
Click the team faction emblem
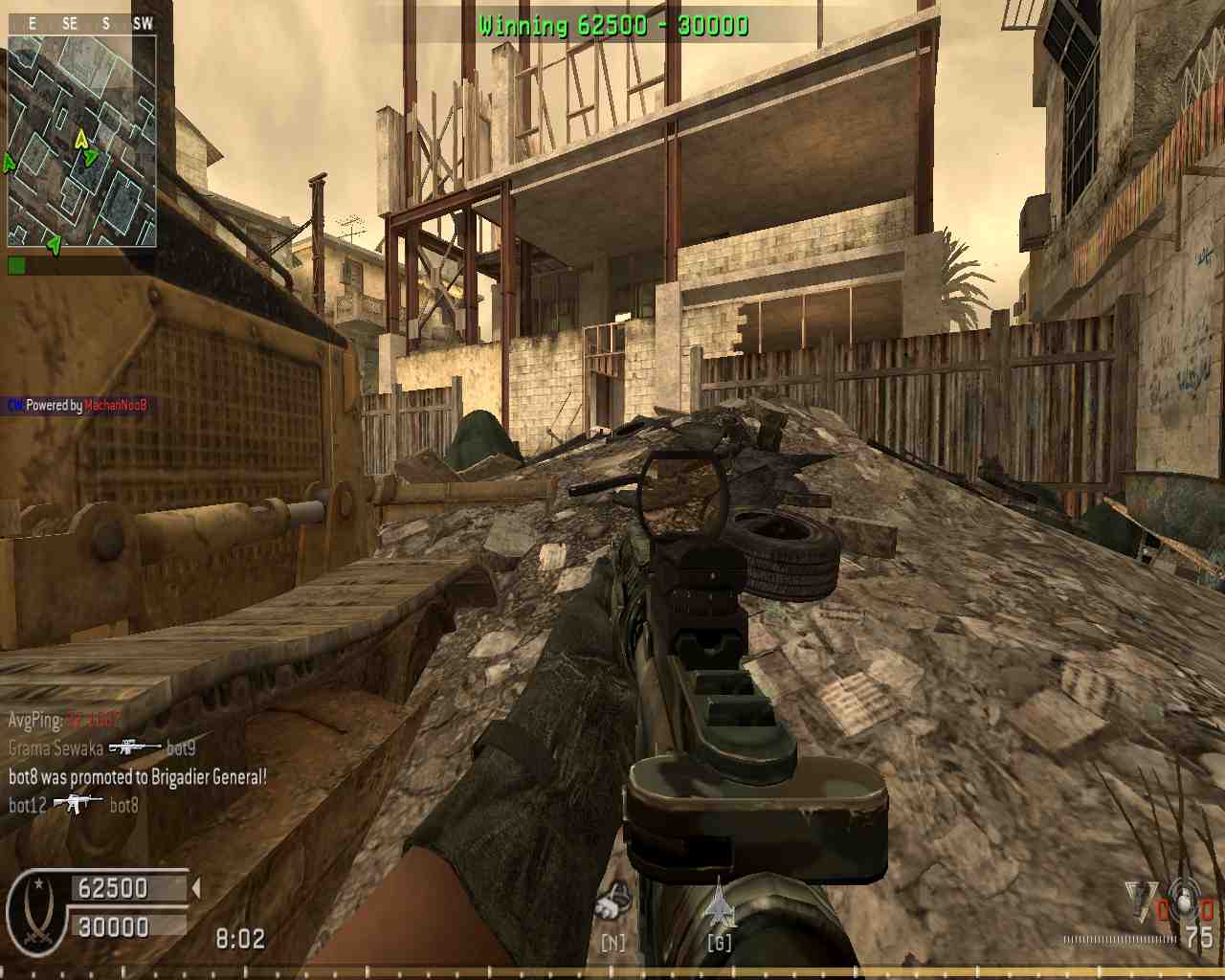[x=36, y=907]
